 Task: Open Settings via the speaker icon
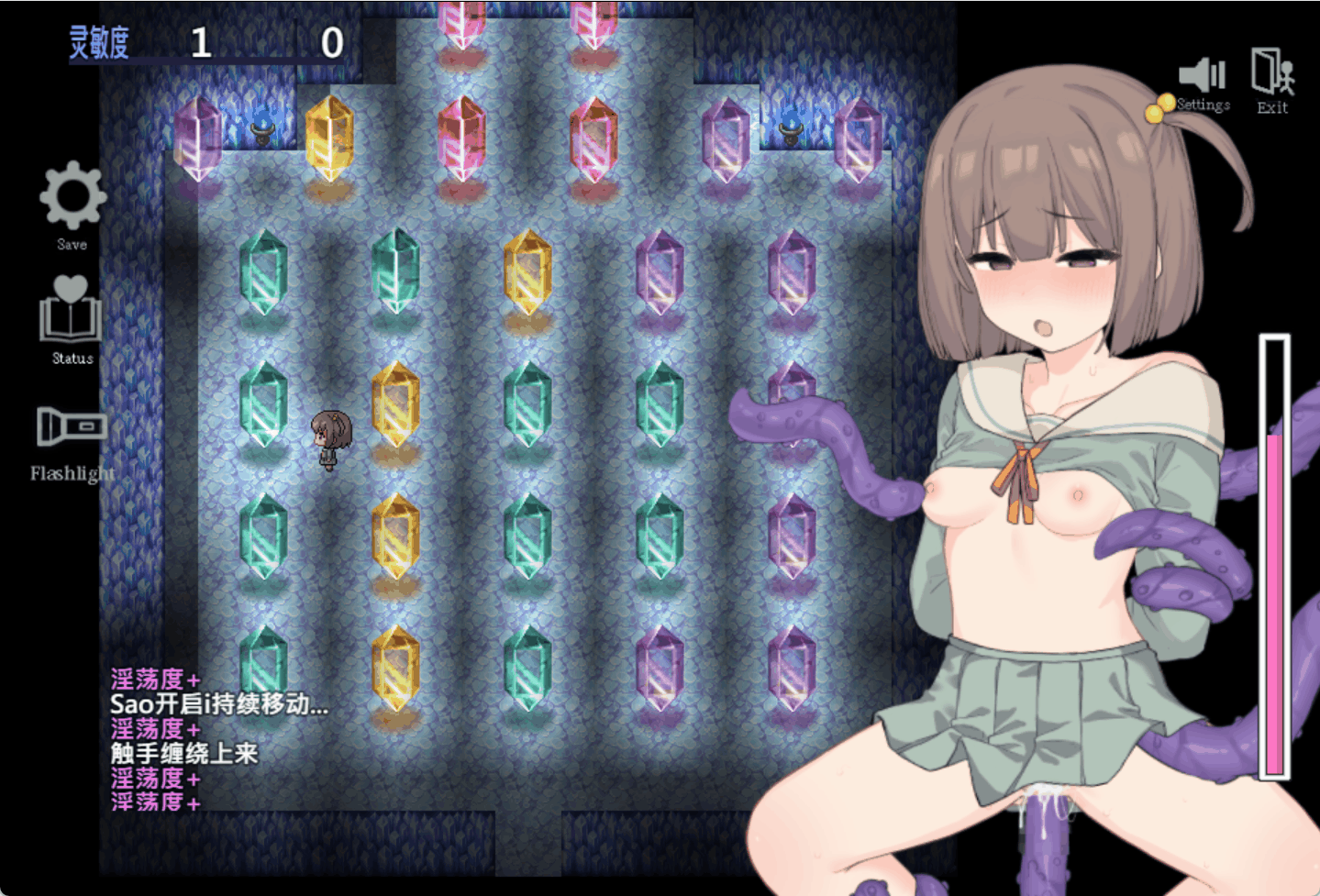1203,76
